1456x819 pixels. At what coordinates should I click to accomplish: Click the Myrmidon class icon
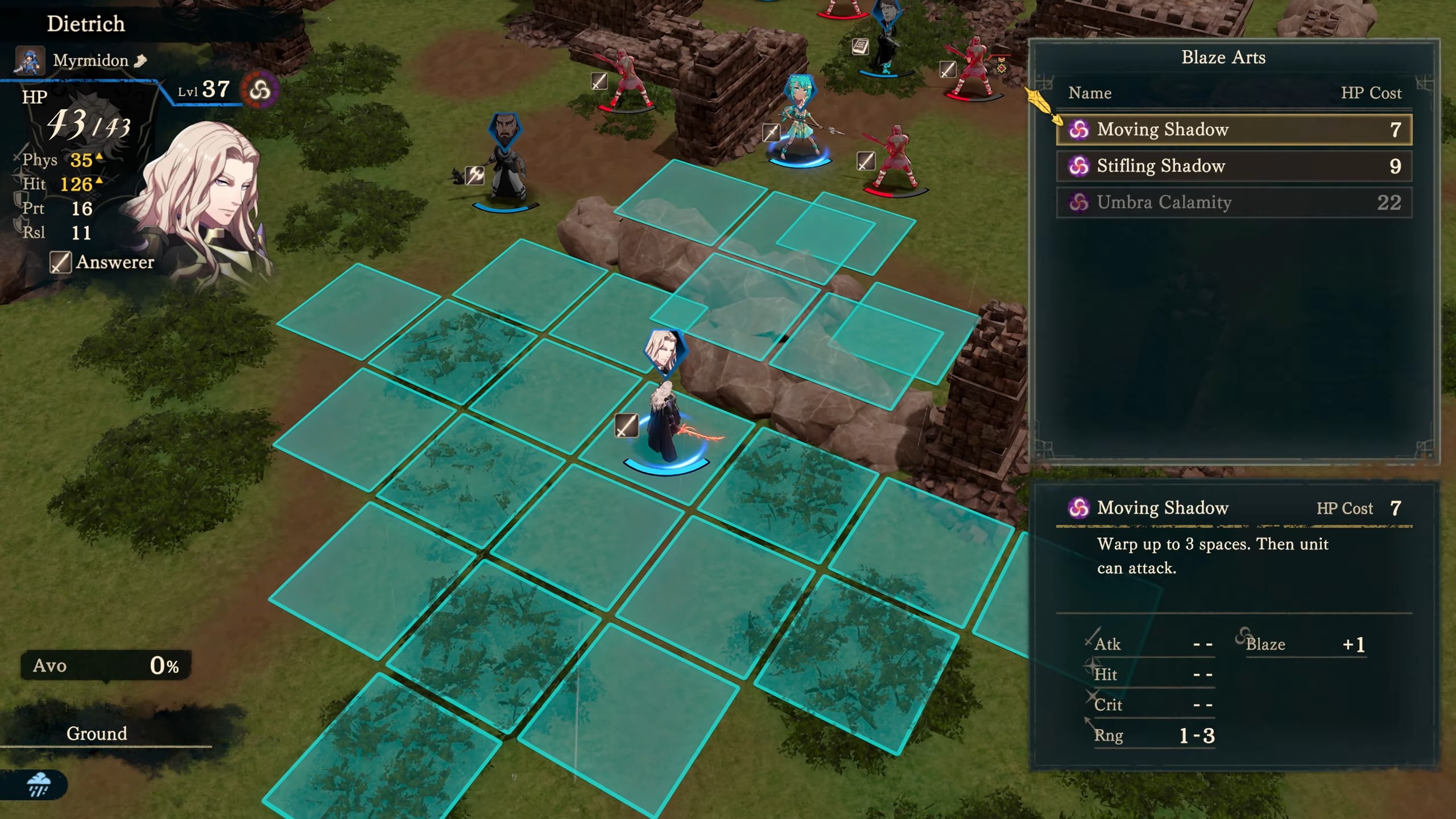[30, 61]
